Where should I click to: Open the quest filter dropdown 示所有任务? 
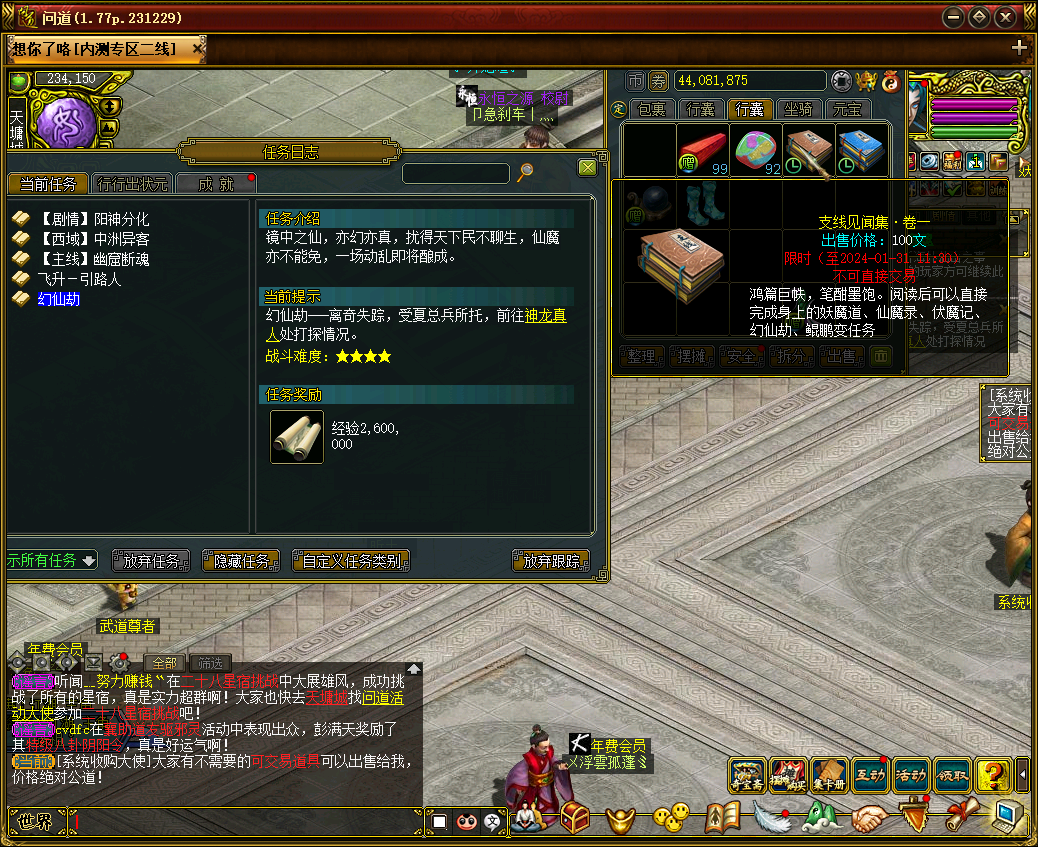(52, 561)
